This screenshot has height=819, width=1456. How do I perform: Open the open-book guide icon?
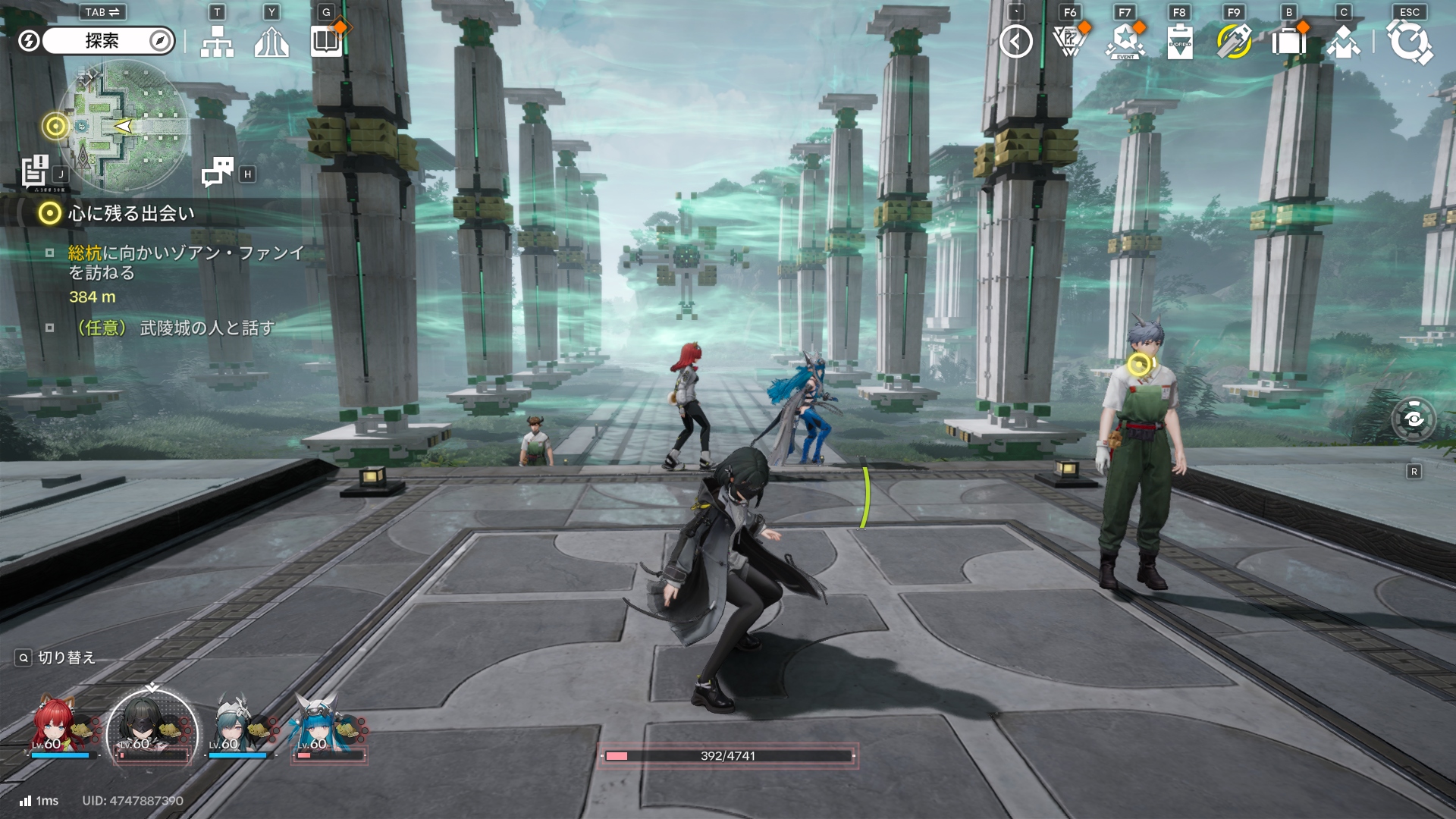click(327, 42)
